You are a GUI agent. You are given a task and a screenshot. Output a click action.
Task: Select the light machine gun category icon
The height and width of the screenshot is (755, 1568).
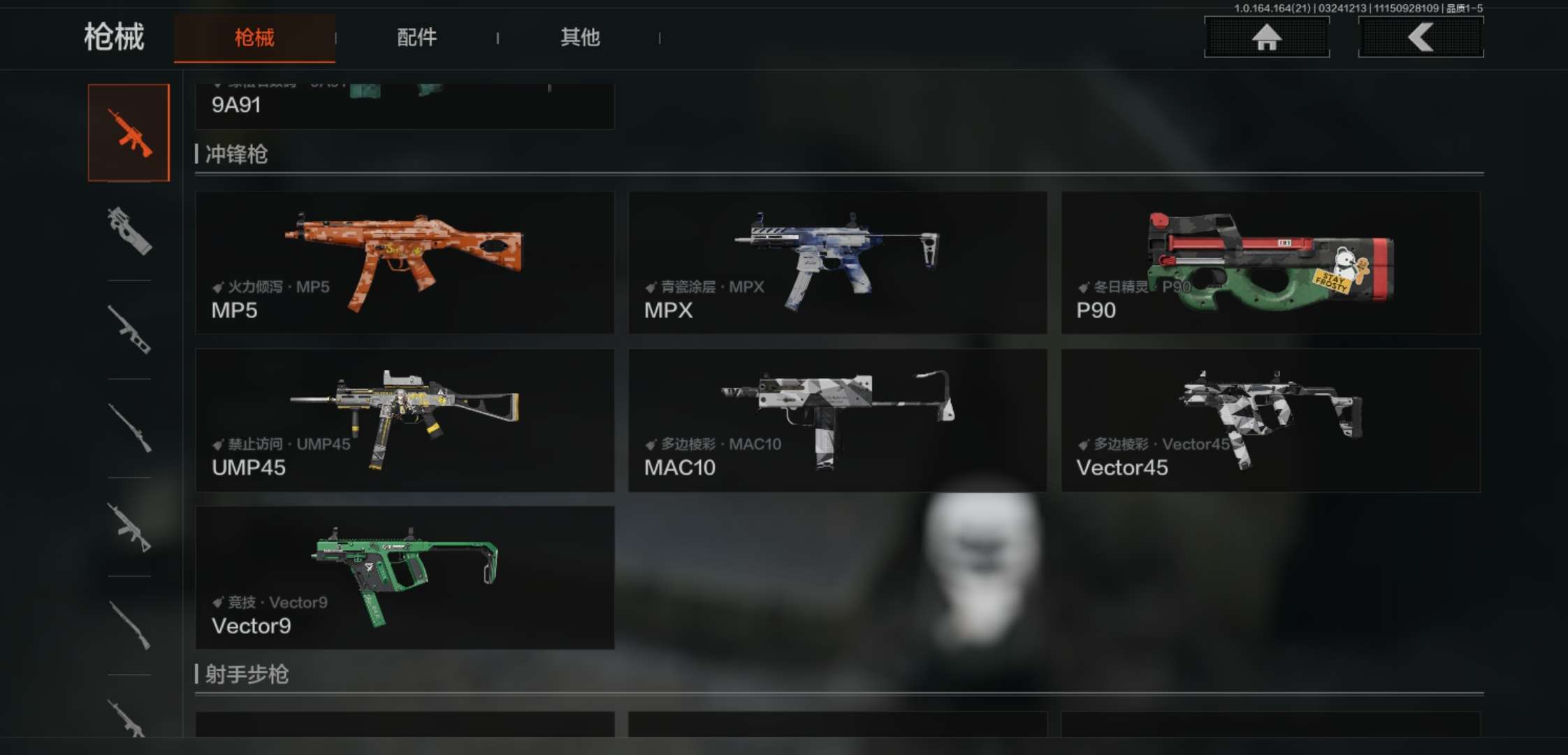coord(129,526)
